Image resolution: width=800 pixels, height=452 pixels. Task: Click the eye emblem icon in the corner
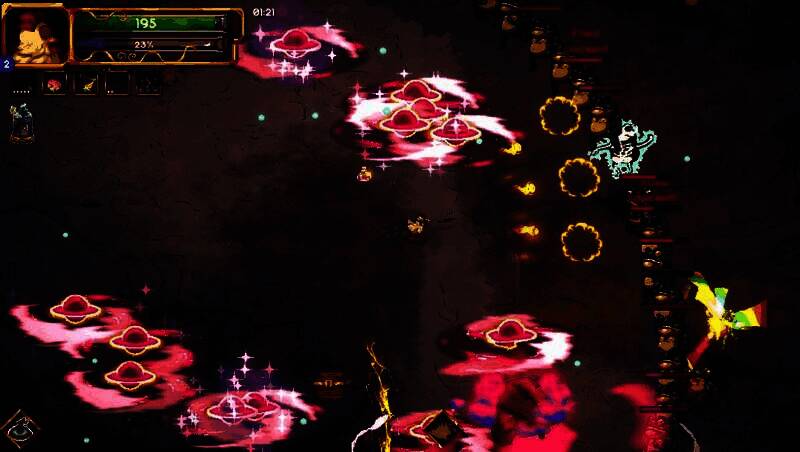(x=19, y=429)
